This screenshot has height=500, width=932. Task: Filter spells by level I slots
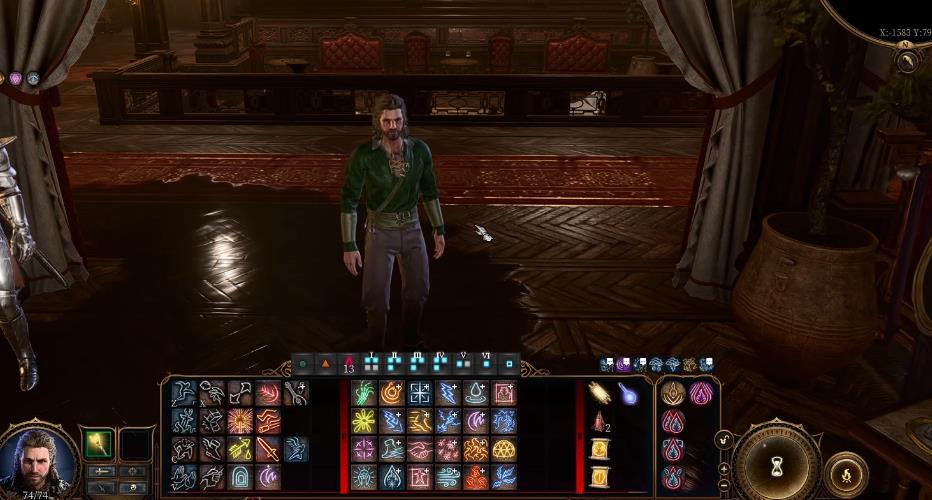pyautogui.click(x=372, y=364)
